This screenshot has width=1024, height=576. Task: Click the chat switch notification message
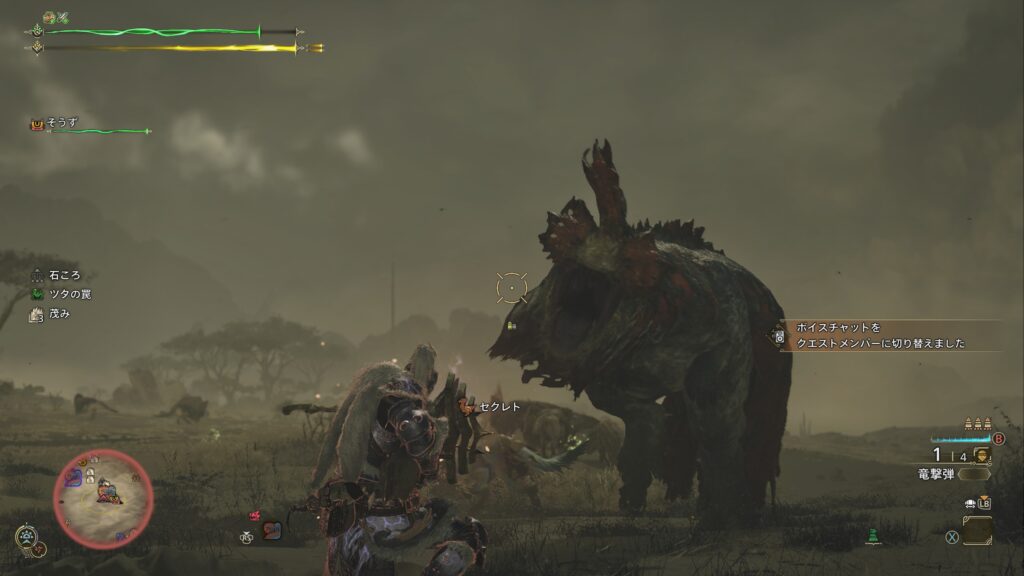pos(880,335)
